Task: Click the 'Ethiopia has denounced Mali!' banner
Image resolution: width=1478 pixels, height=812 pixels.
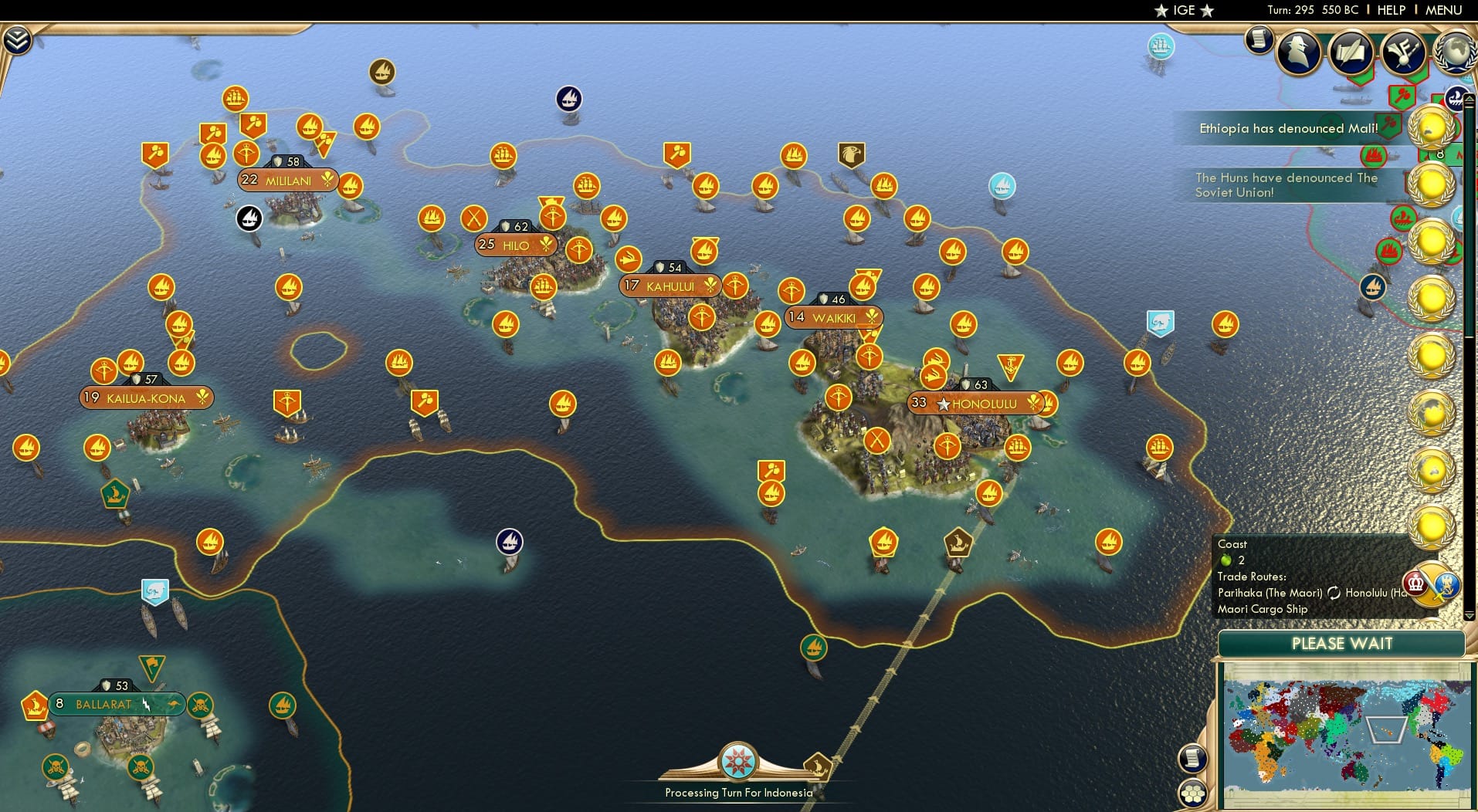Action: [x=1290, y=129]
